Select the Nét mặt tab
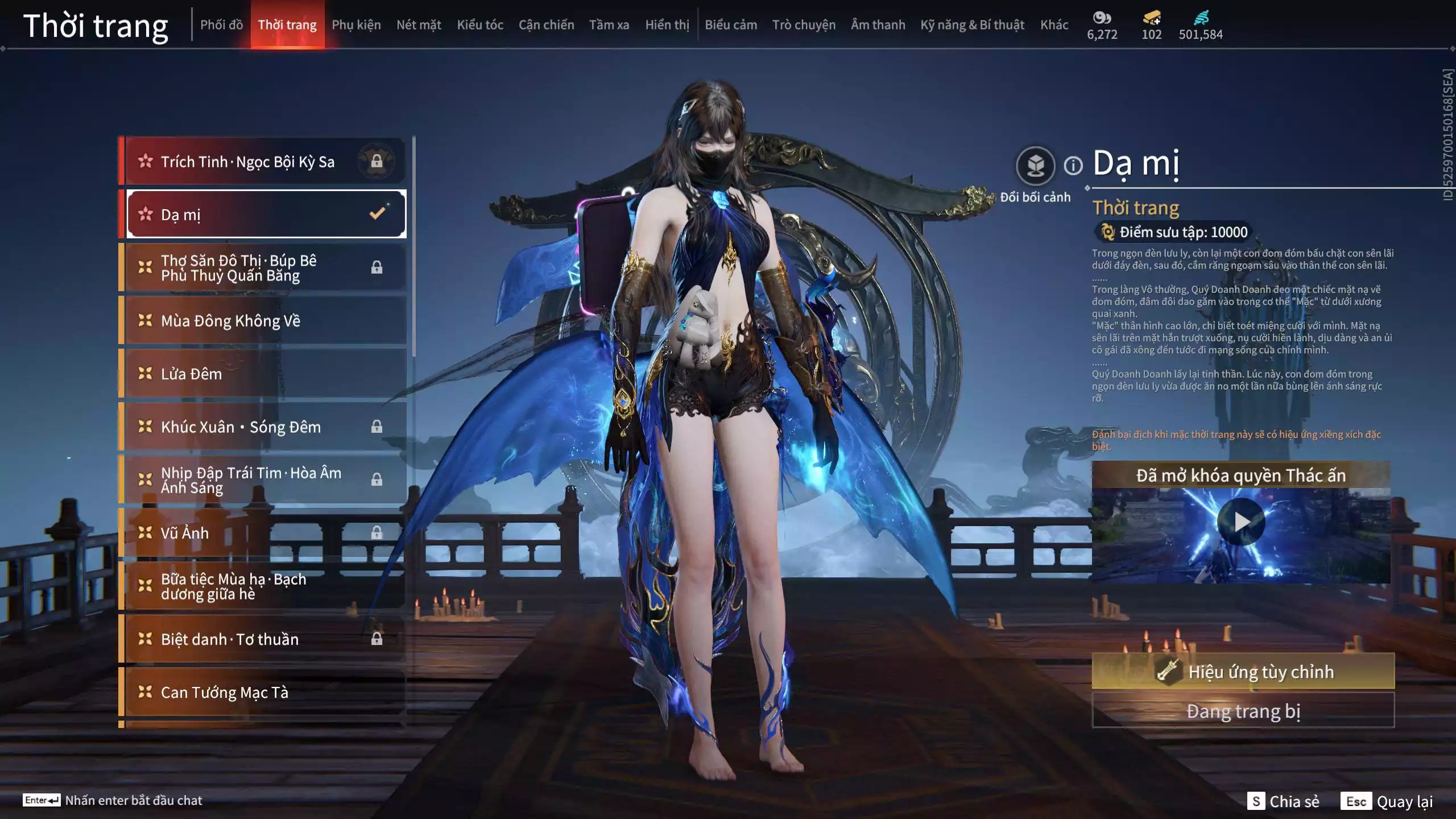The image size is (1456, 819). [419, 25]
